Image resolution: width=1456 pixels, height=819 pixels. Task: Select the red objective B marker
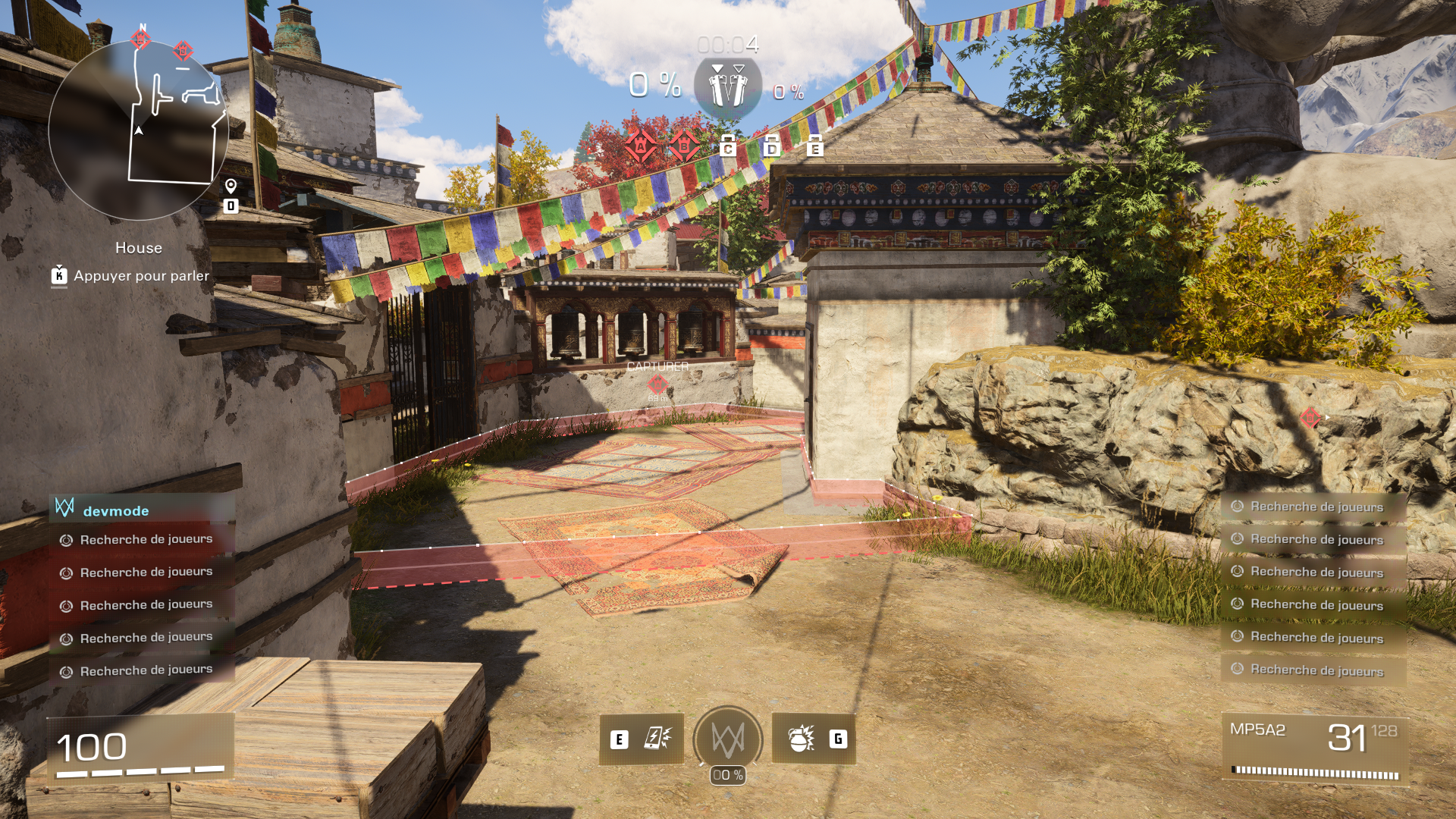coord(684,146)
